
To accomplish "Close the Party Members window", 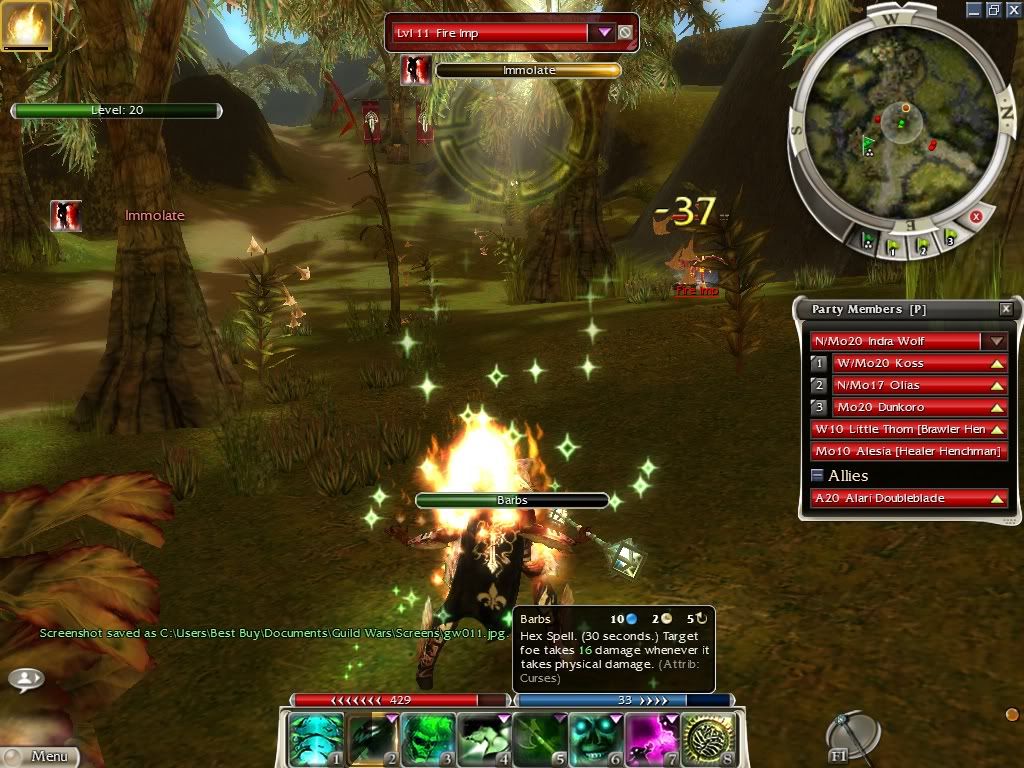I will click(1006, 310).
